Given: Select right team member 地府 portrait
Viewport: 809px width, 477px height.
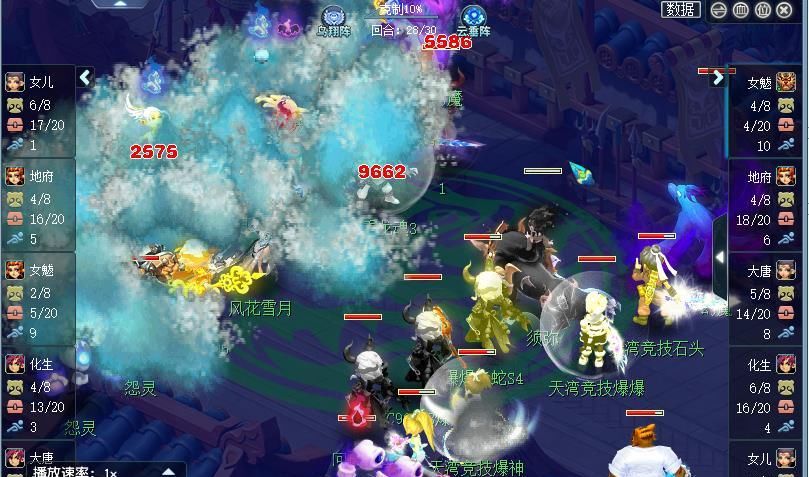Looking at the screenshot, I should click(x=787, y=177).
